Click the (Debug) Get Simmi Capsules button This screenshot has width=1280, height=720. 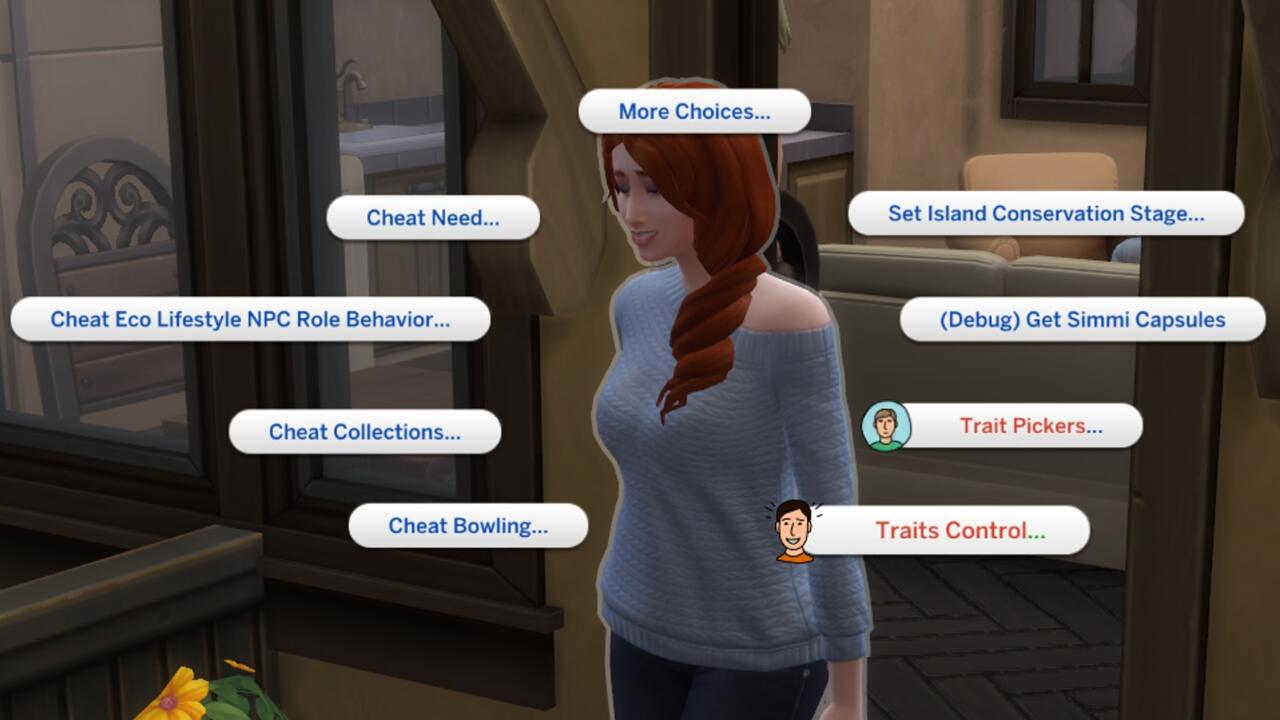(x=1083, y=319)
